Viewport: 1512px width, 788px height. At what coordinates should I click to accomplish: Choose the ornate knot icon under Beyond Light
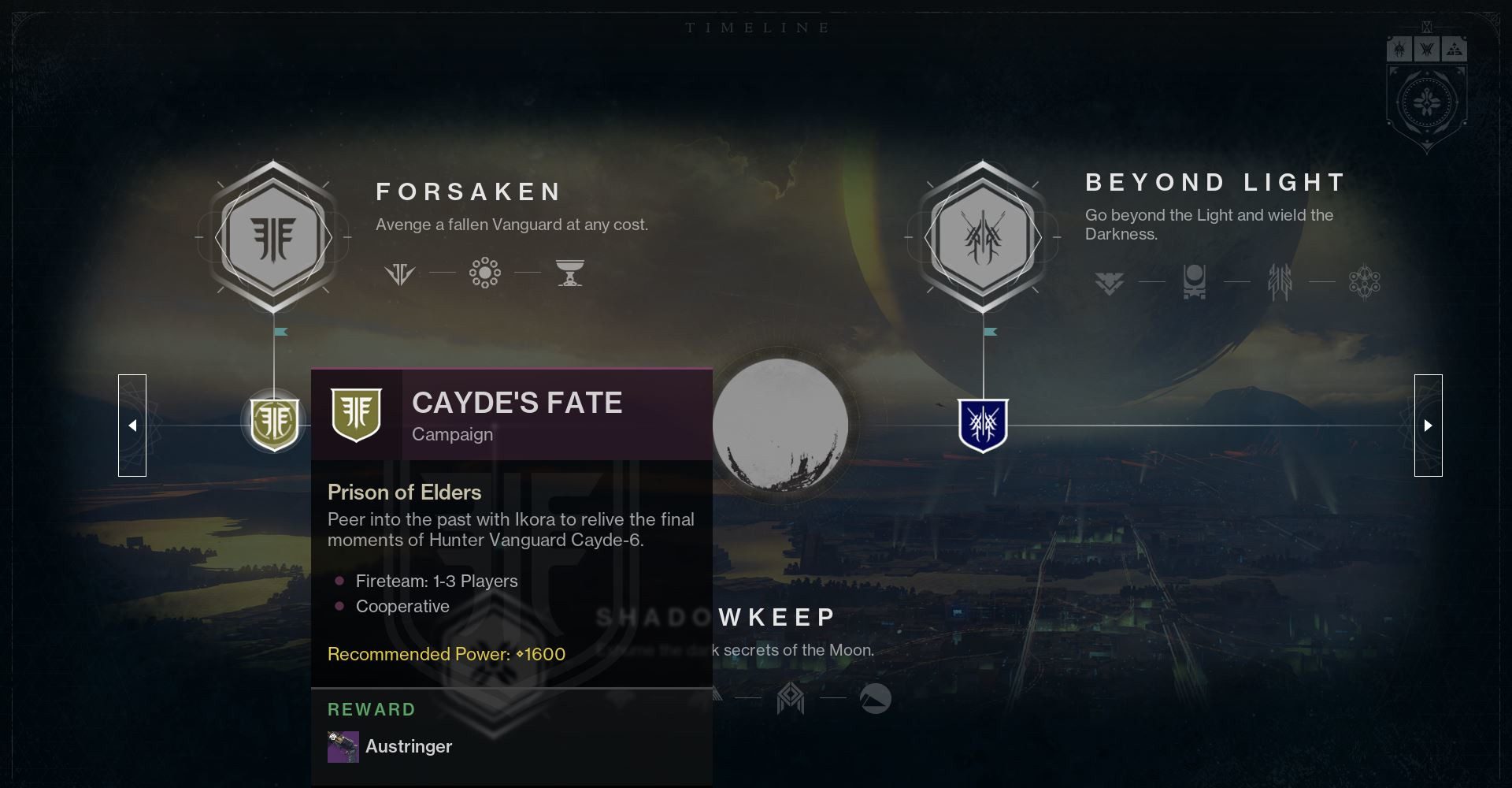point(1365,282)
